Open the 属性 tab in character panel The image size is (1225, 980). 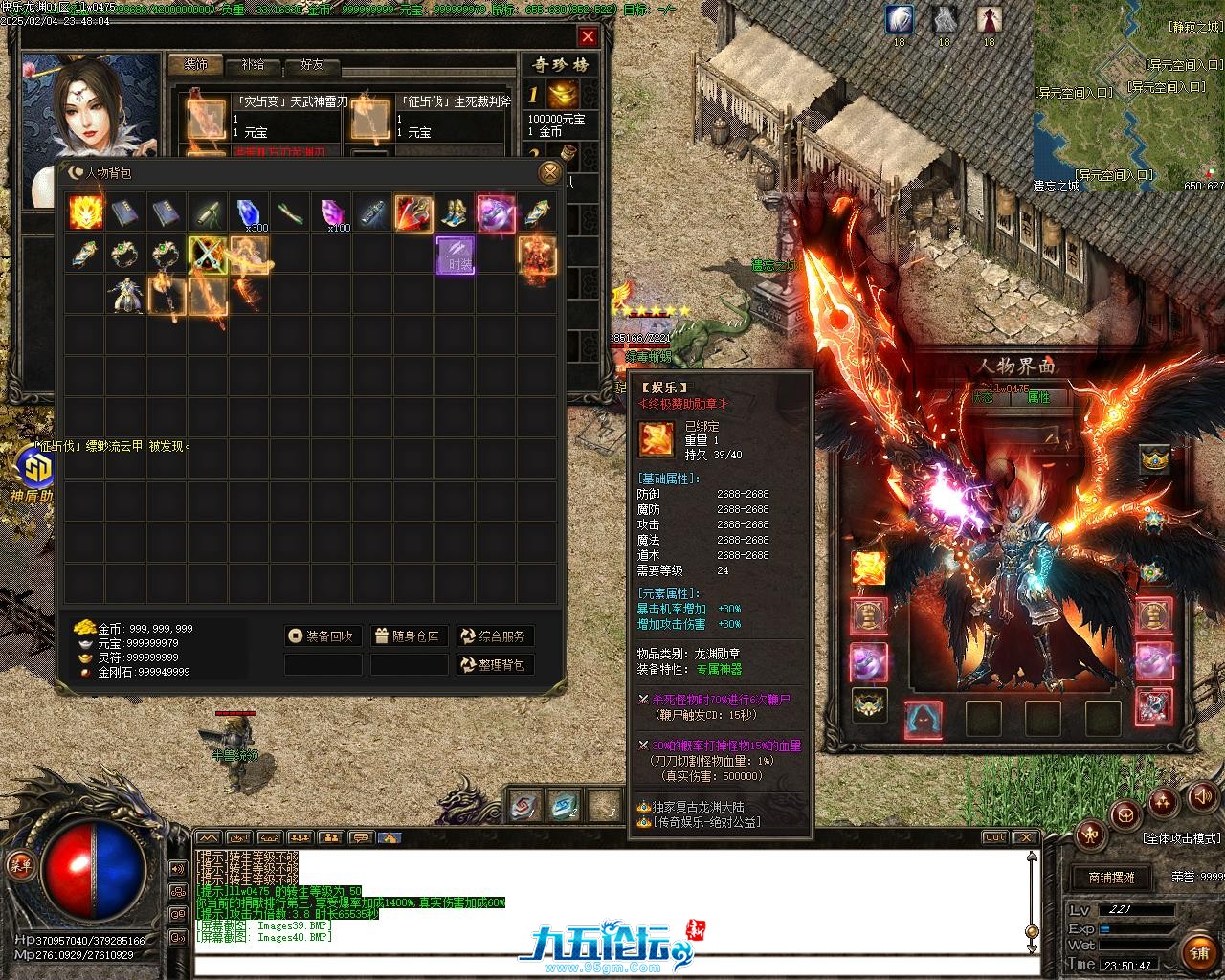point(1038,397)
